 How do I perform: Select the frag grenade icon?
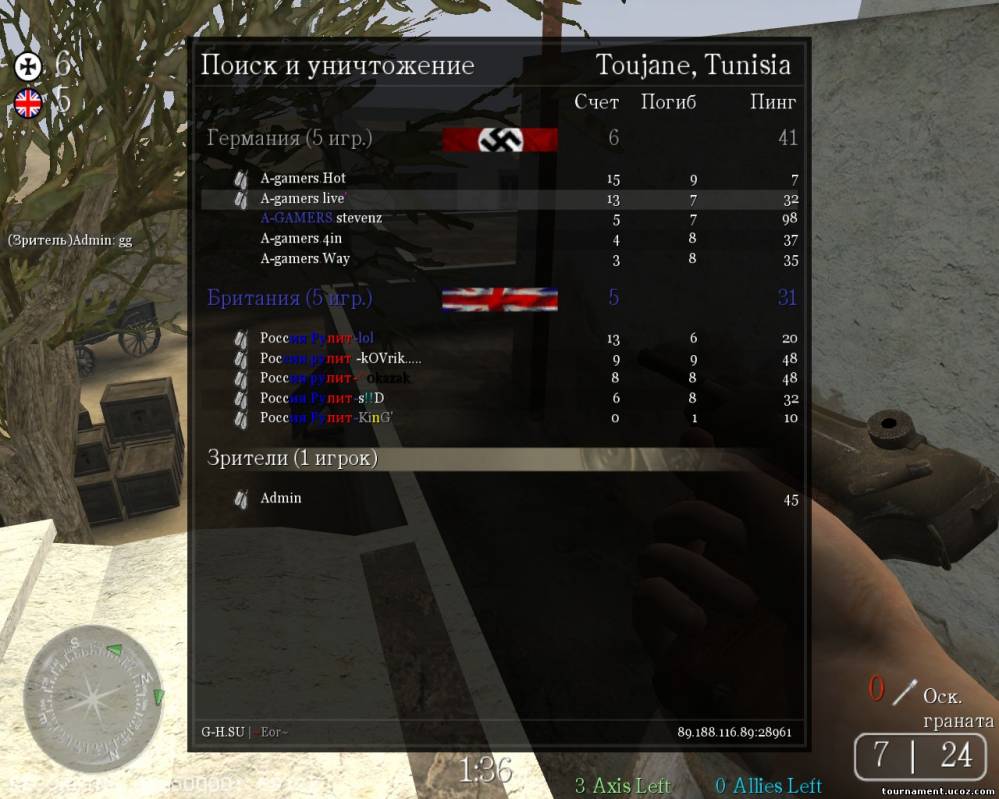tap(904, 691)
